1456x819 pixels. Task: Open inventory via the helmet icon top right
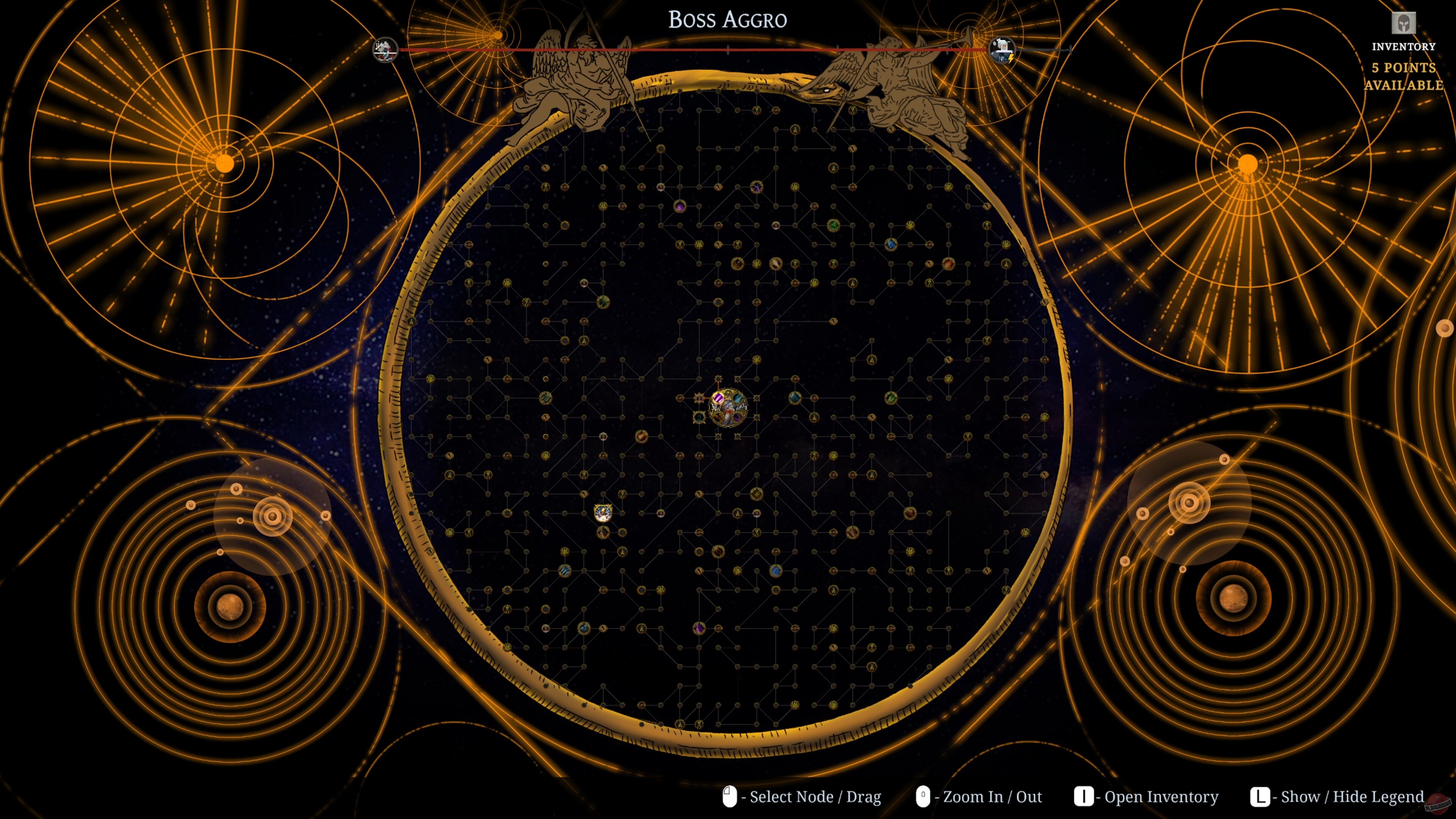click(1403, 24)
